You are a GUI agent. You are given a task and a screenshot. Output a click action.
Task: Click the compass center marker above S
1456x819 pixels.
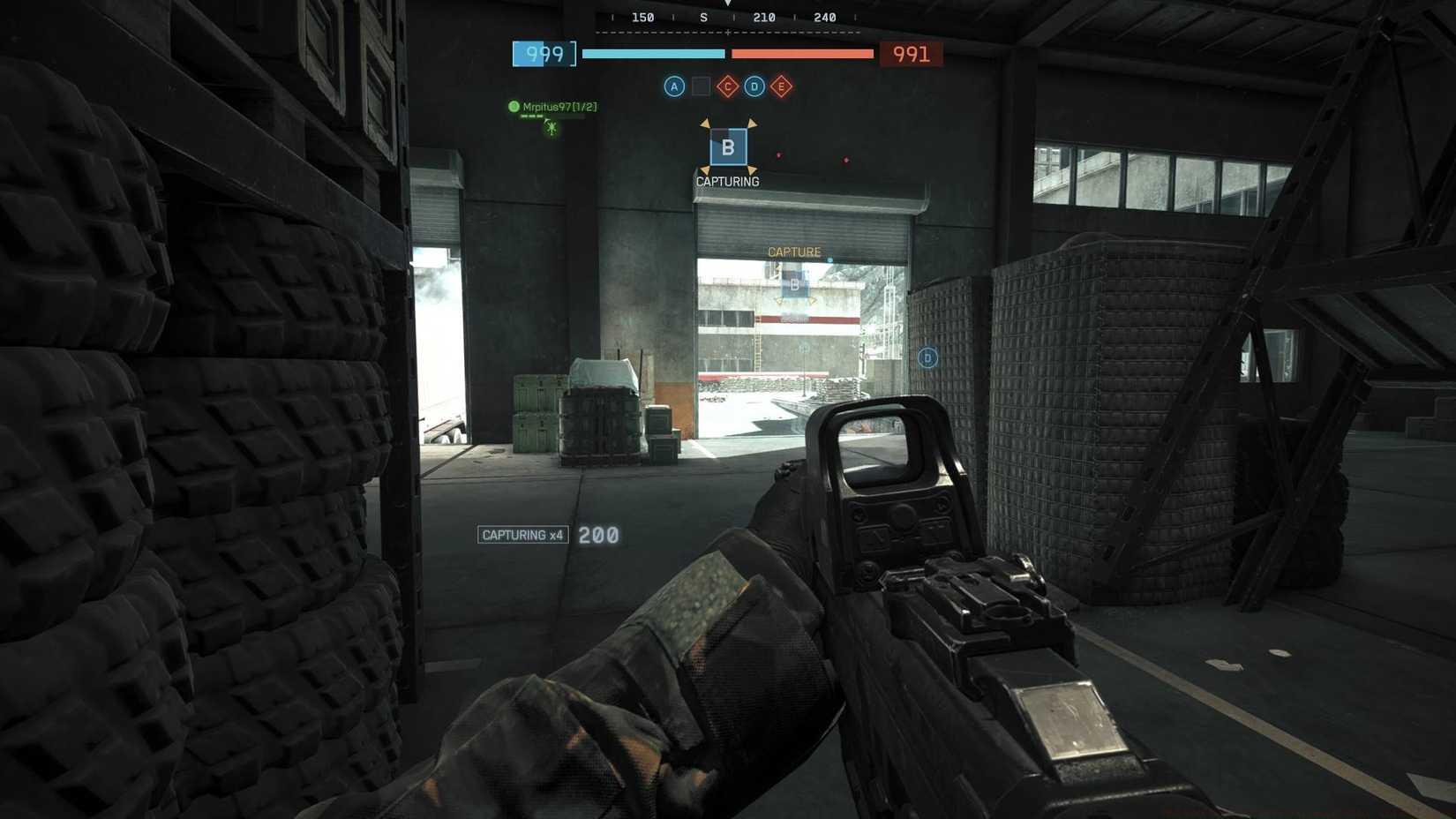pyautogui.click(x=729, y=4)
